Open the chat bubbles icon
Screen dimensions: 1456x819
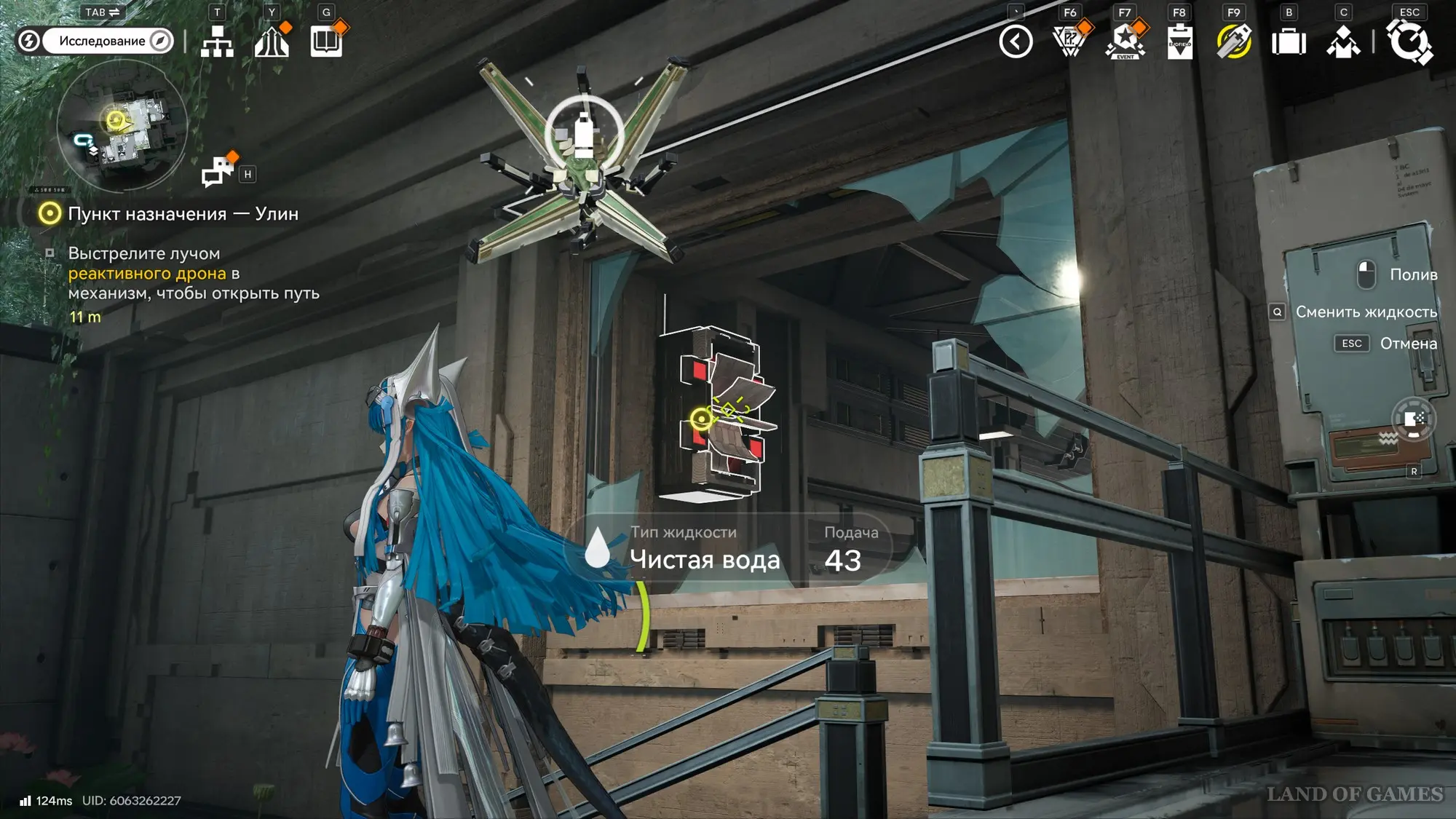pos(218,172)
